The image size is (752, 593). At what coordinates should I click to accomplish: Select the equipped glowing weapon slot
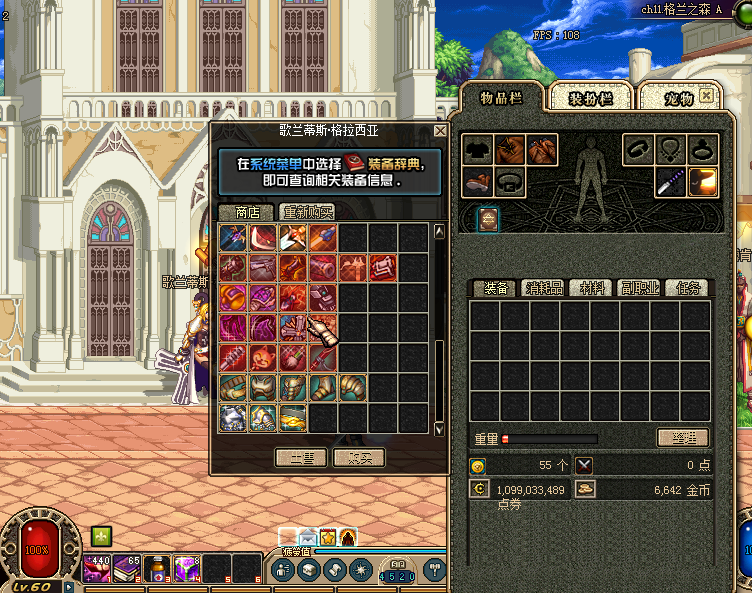(703, 182)
